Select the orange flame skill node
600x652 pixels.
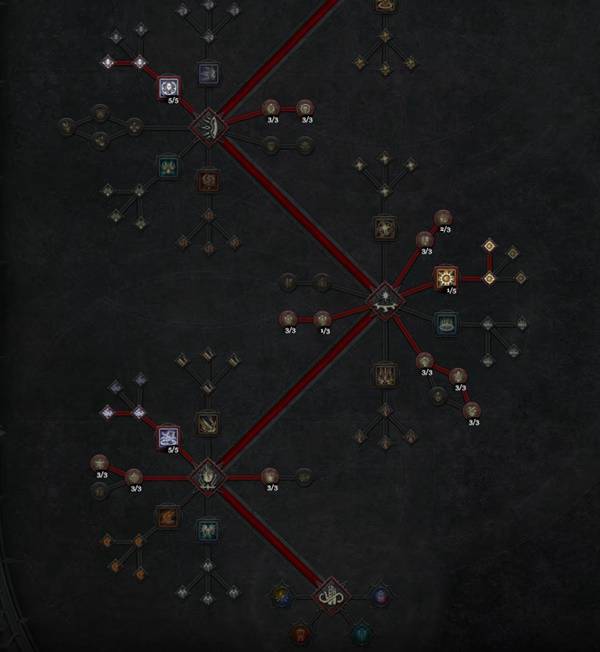click(167, 517)
